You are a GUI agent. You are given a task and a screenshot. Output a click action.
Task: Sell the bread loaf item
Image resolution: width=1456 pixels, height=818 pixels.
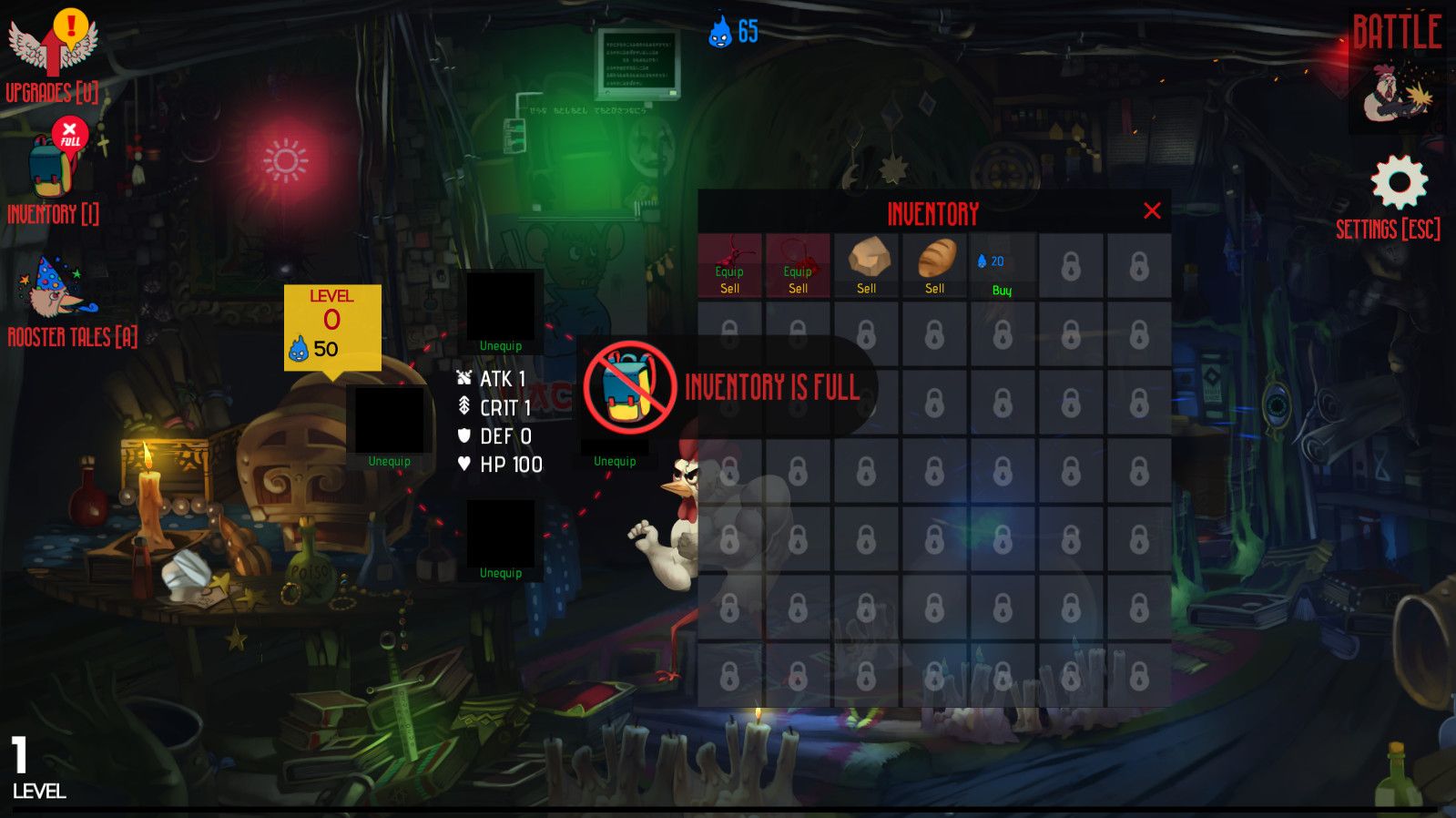934,289
